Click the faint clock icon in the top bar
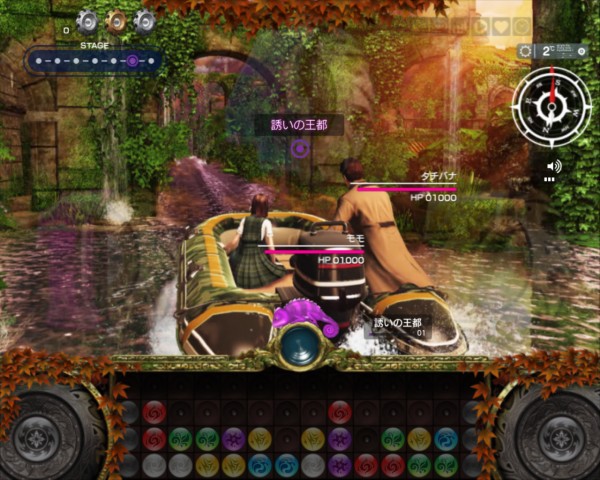 (x=522, y=27)
